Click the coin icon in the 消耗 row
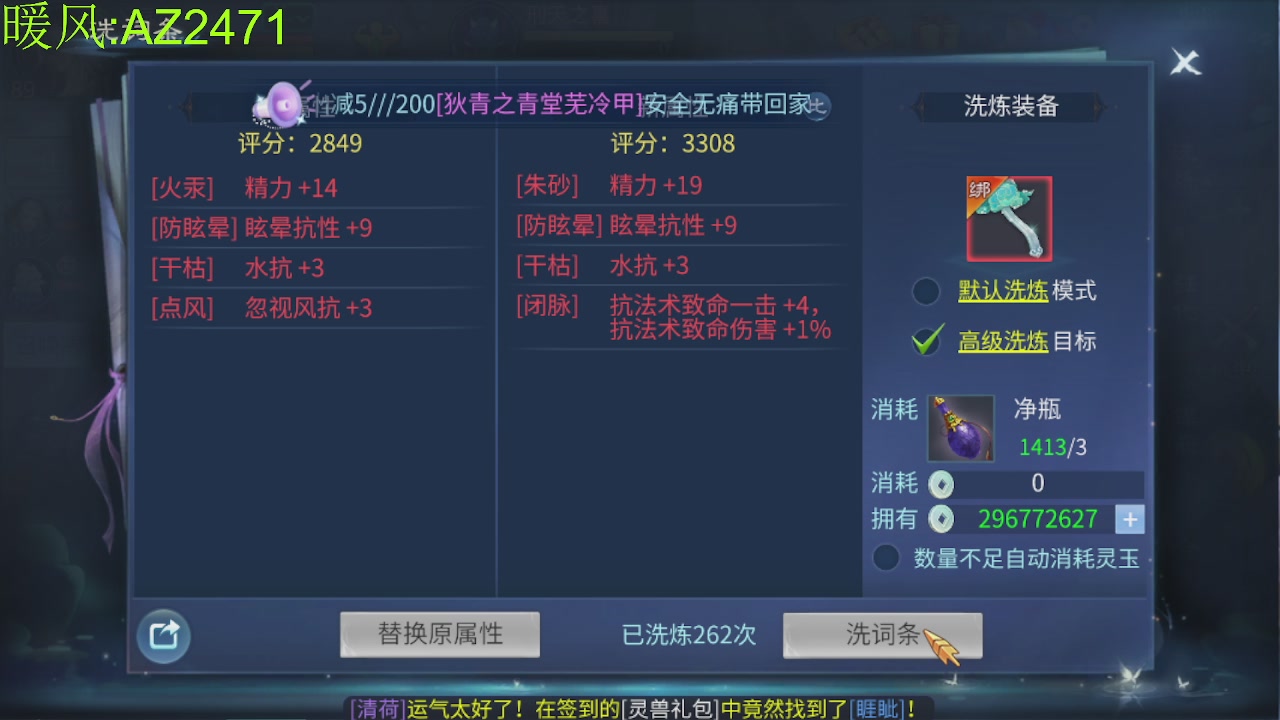 coord(940,484)
